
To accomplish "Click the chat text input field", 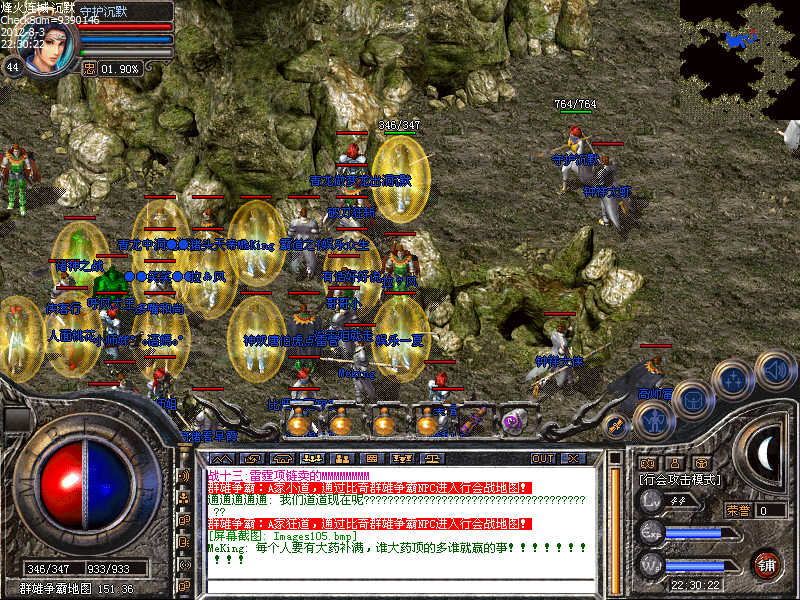I will pyautogui.click(x=400, y=584).
